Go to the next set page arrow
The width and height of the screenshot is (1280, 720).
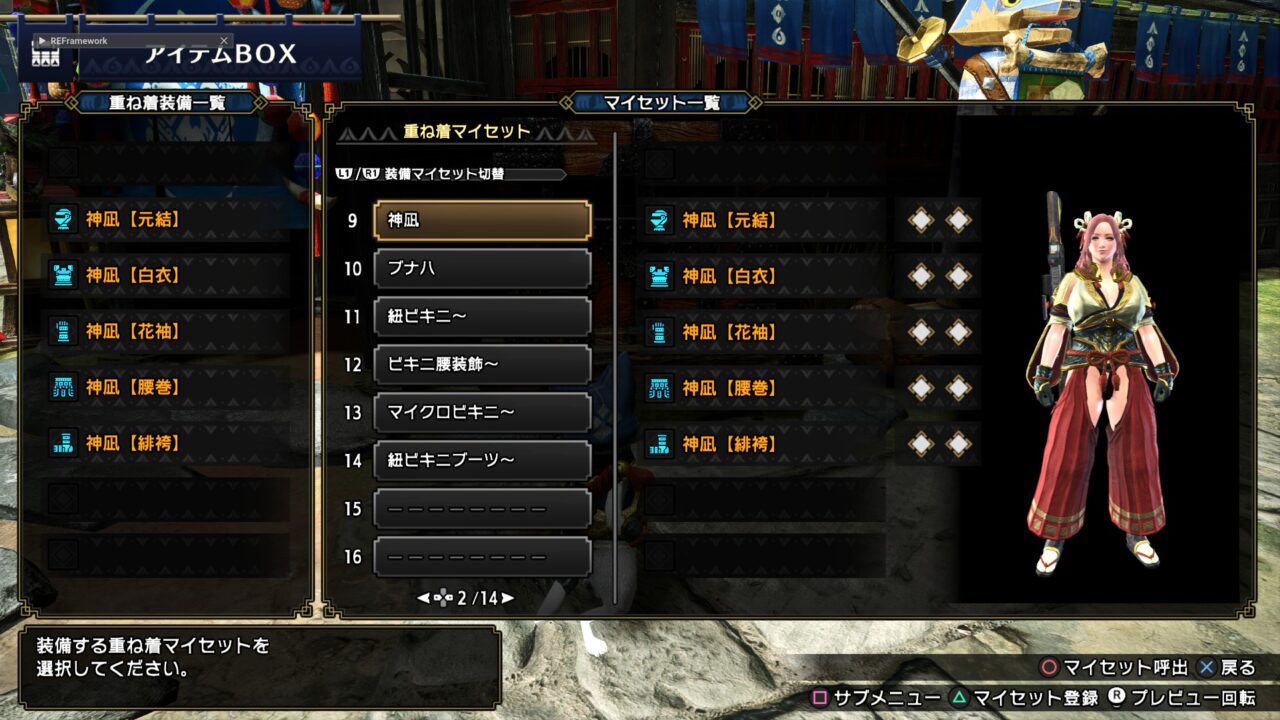pos(508,598)
